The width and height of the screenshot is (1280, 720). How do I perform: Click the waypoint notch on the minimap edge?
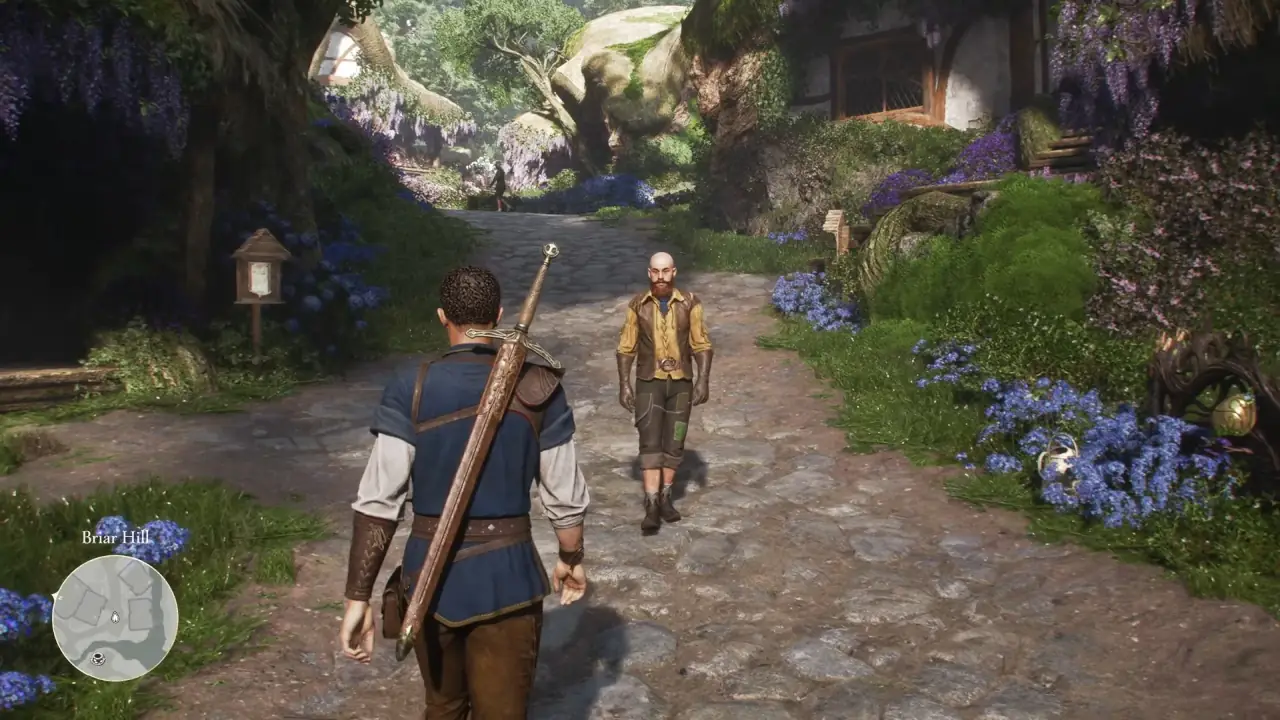56,596
